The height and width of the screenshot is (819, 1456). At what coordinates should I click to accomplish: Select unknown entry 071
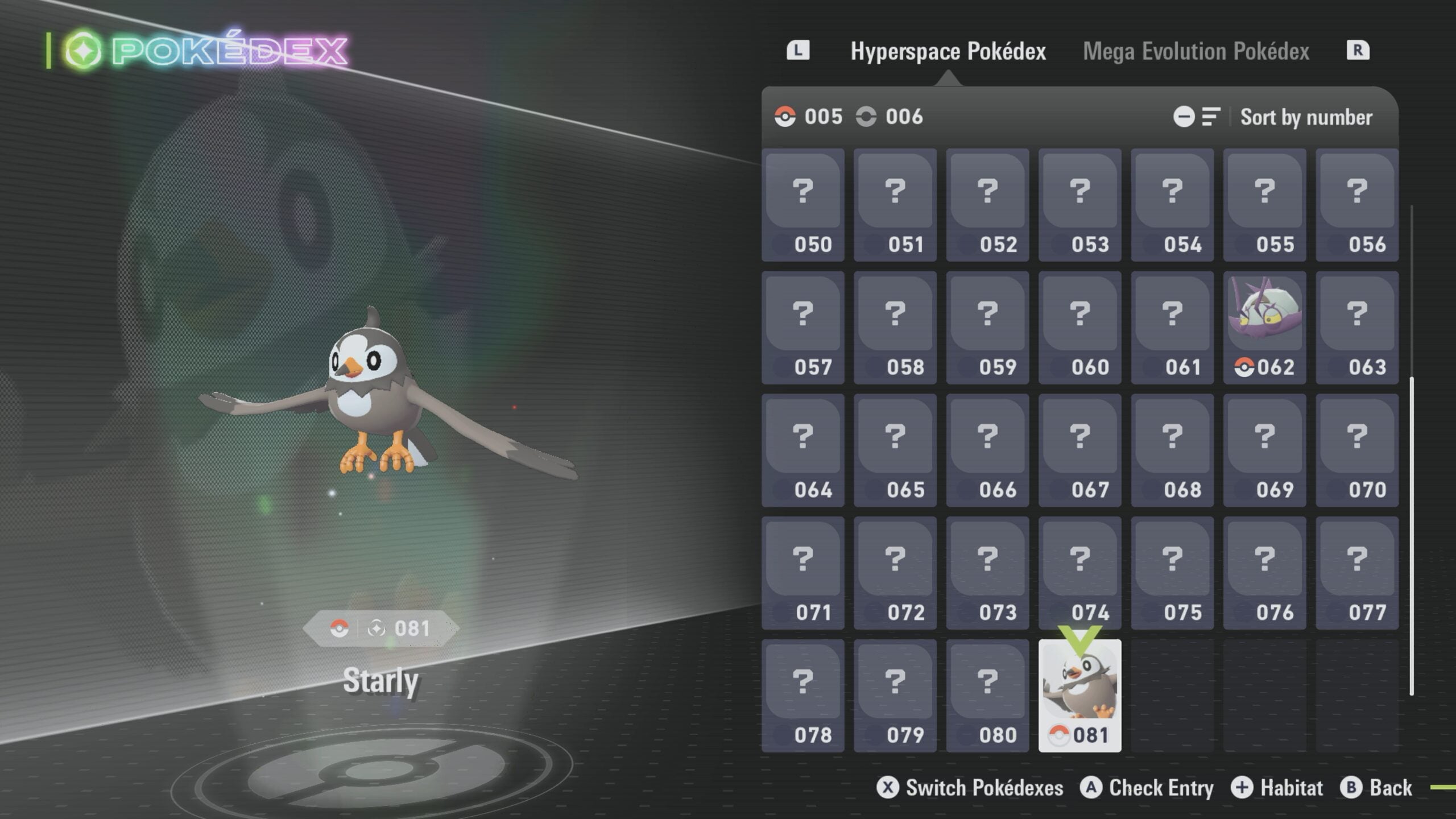point(803,573)
